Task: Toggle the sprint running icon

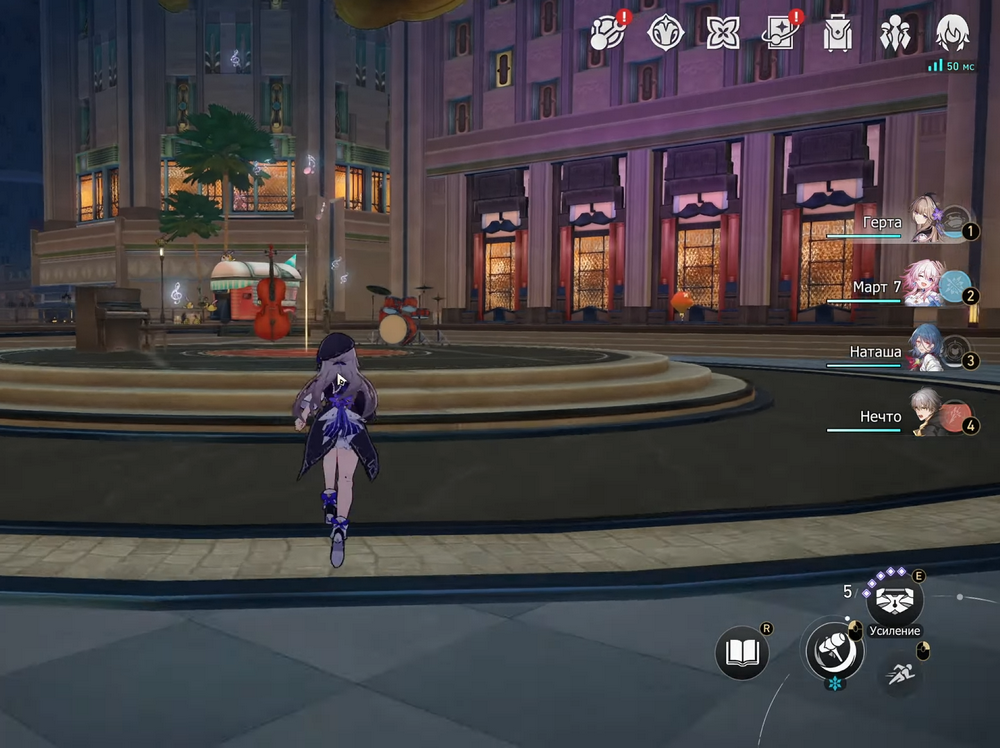Action: point(899,674)
